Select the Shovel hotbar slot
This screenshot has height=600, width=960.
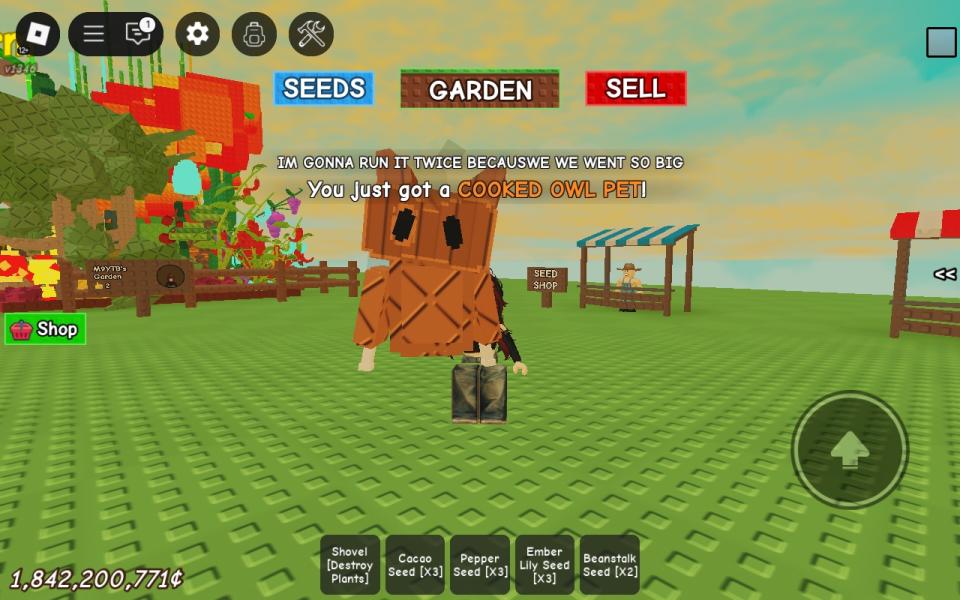tap(350, 565)
